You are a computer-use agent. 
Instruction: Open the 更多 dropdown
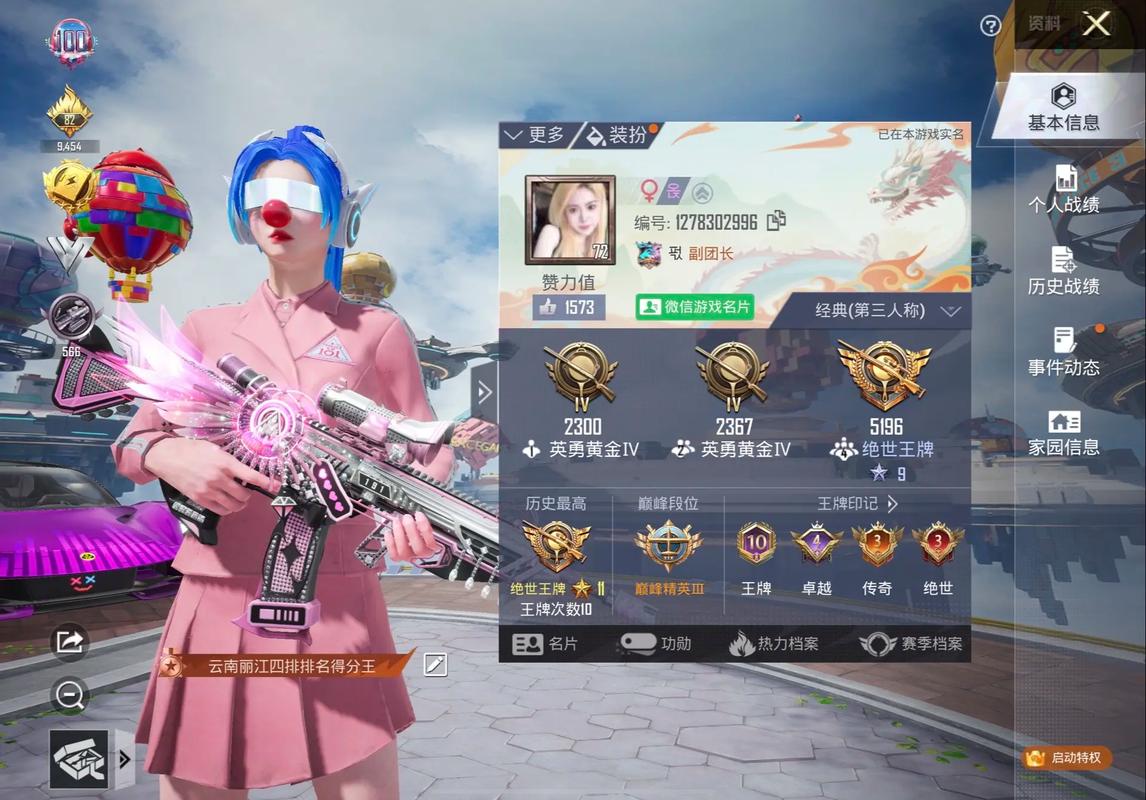[x=535, y=135]
